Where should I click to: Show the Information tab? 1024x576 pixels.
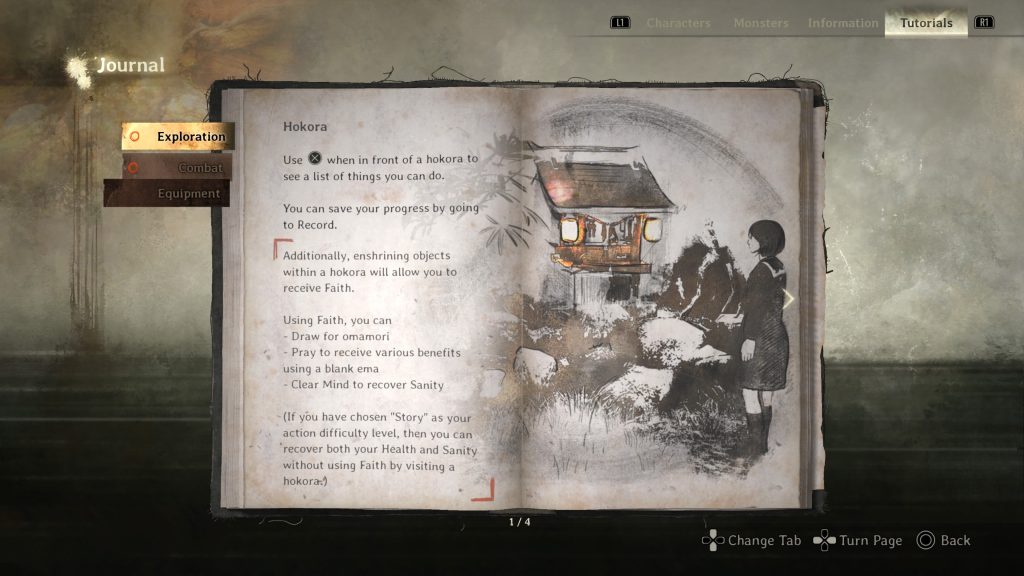(843, 23)
